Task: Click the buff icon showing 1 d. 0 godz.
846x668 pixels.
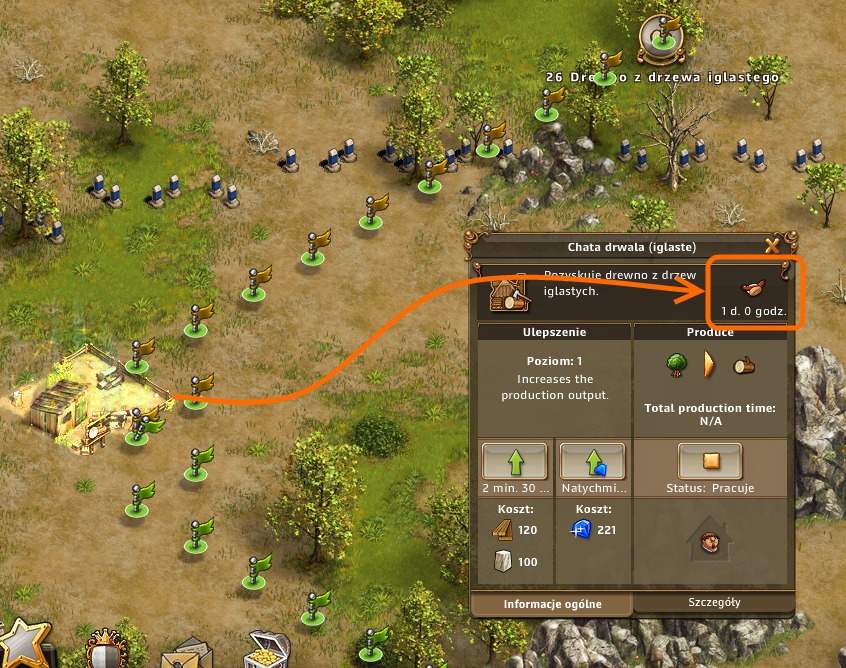Action: 754,288
